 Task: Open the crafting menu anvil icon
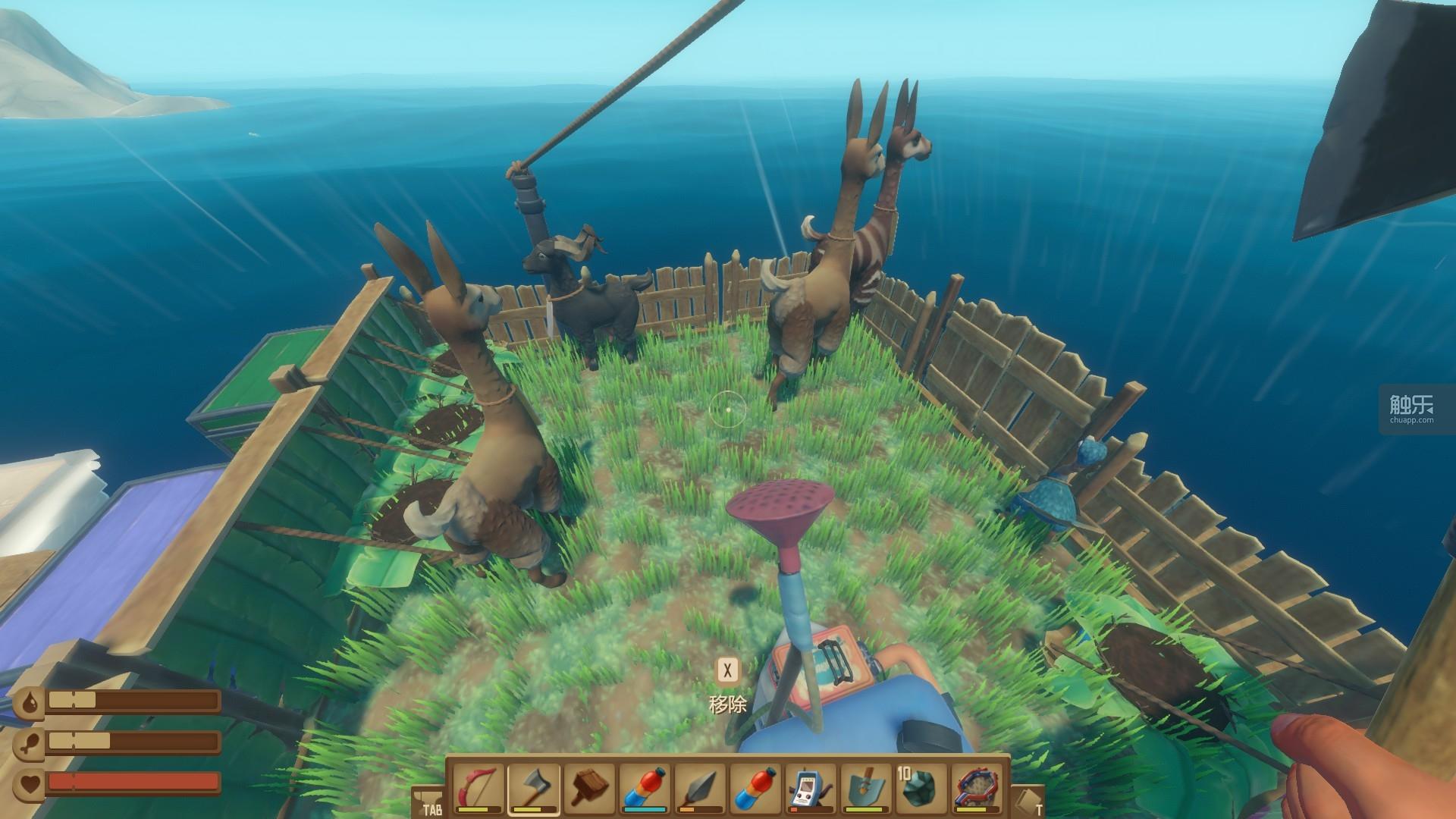428,801
